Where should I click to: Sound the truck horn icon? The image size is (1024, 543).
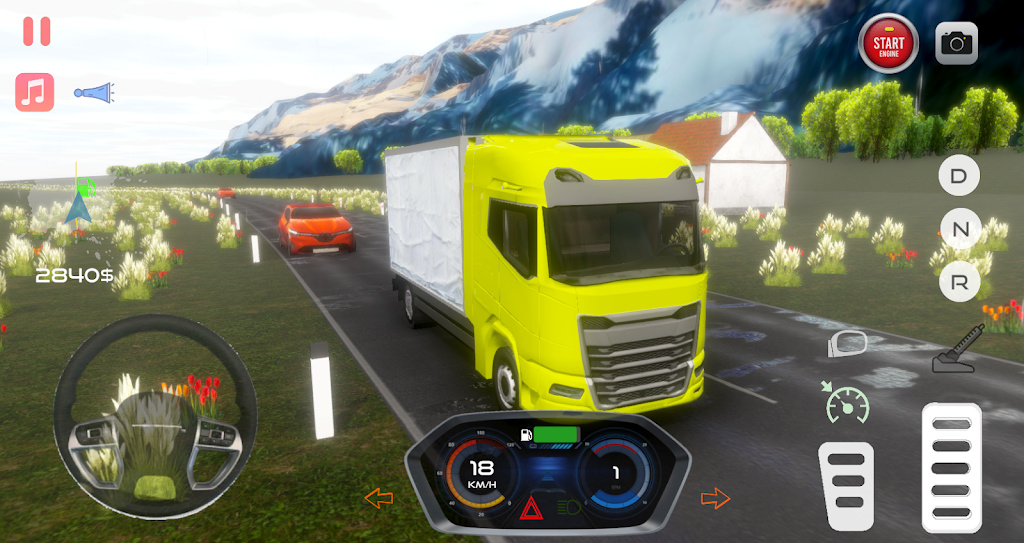tap(95, 93)
